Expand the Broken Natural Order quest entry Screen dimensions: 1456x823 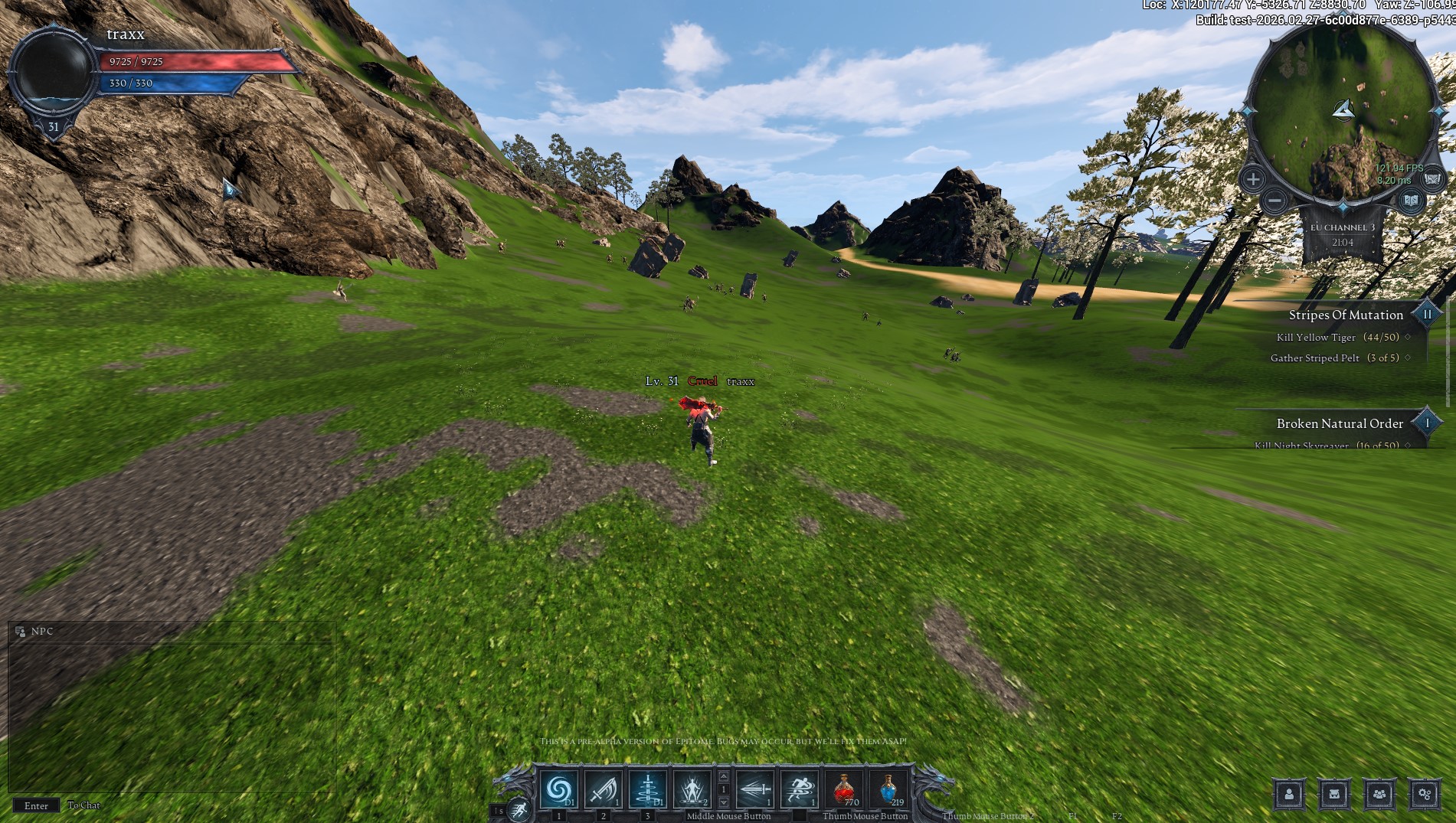1425,422
